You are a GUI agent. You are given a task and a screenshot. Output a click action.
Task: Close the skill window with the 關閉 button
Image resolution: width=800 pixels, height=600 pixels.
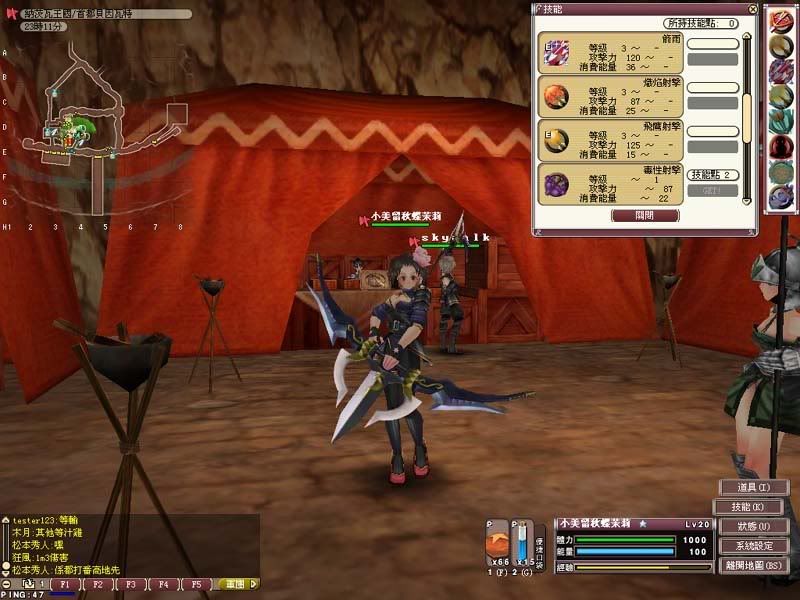[645, 215]
